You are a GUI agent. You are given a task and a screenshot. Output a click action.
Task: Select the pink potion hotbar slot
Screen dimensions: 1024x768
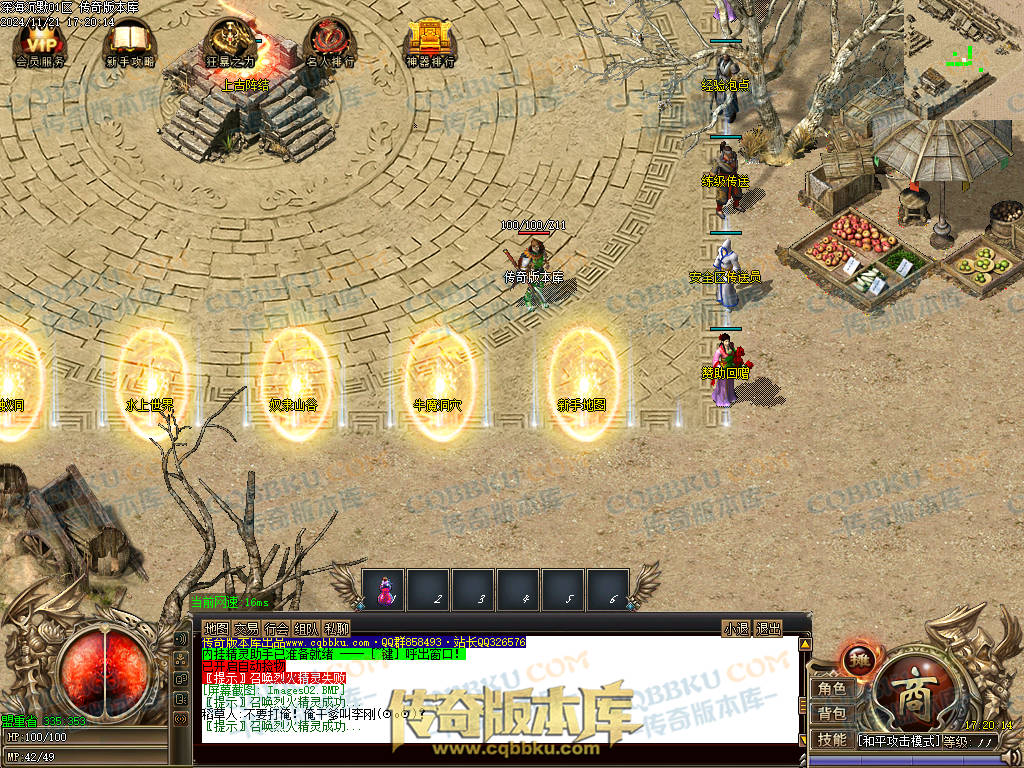(383, 590)
